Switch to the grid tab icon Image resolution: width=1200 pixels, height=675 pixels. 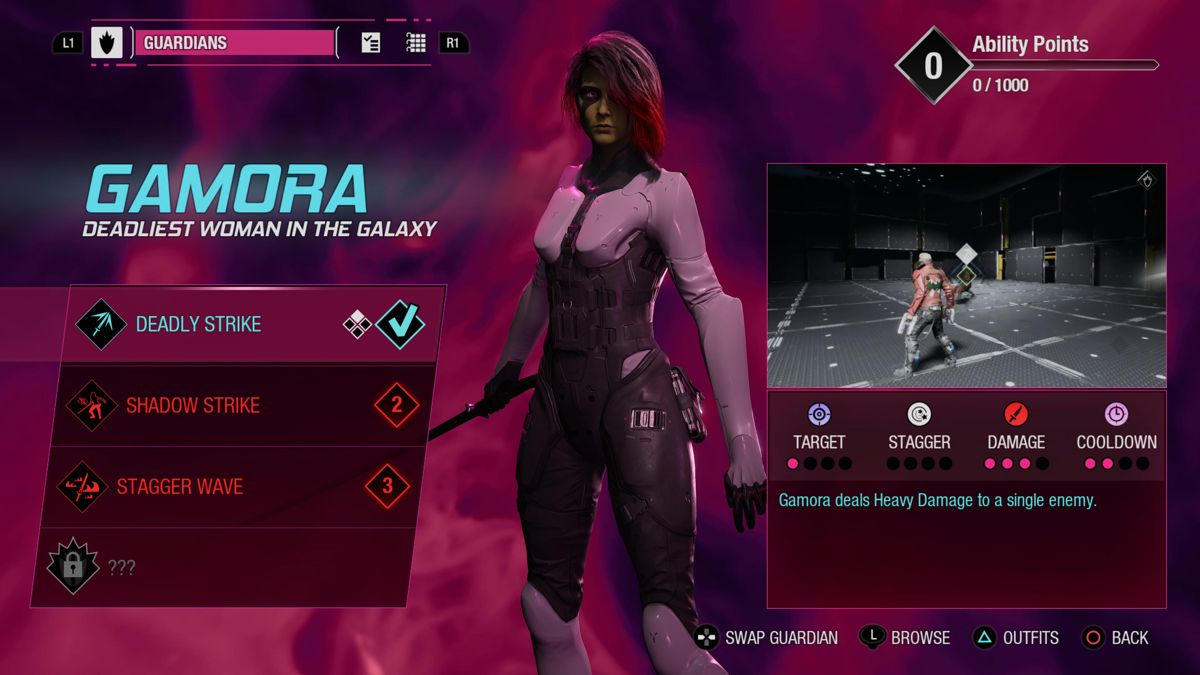pyautogui.click(x=416, y=43)
